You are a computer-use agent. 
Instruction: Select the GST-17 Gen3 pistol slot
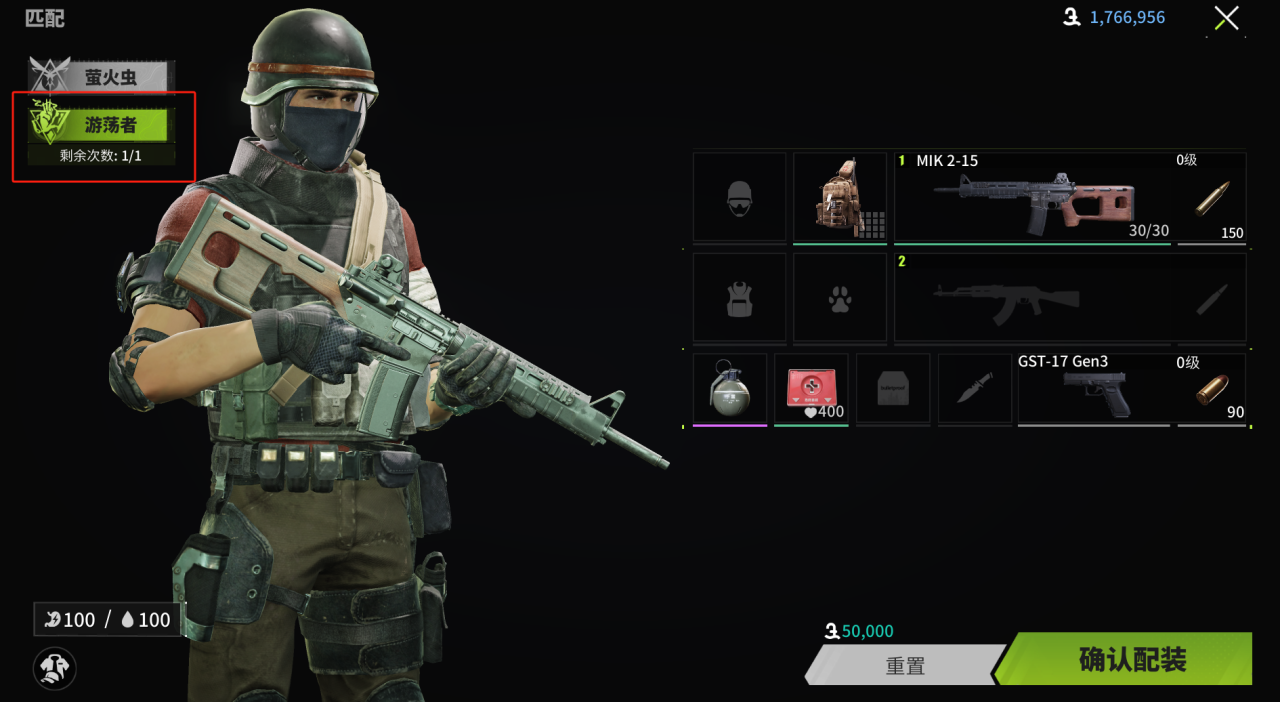click(1094, 390)
